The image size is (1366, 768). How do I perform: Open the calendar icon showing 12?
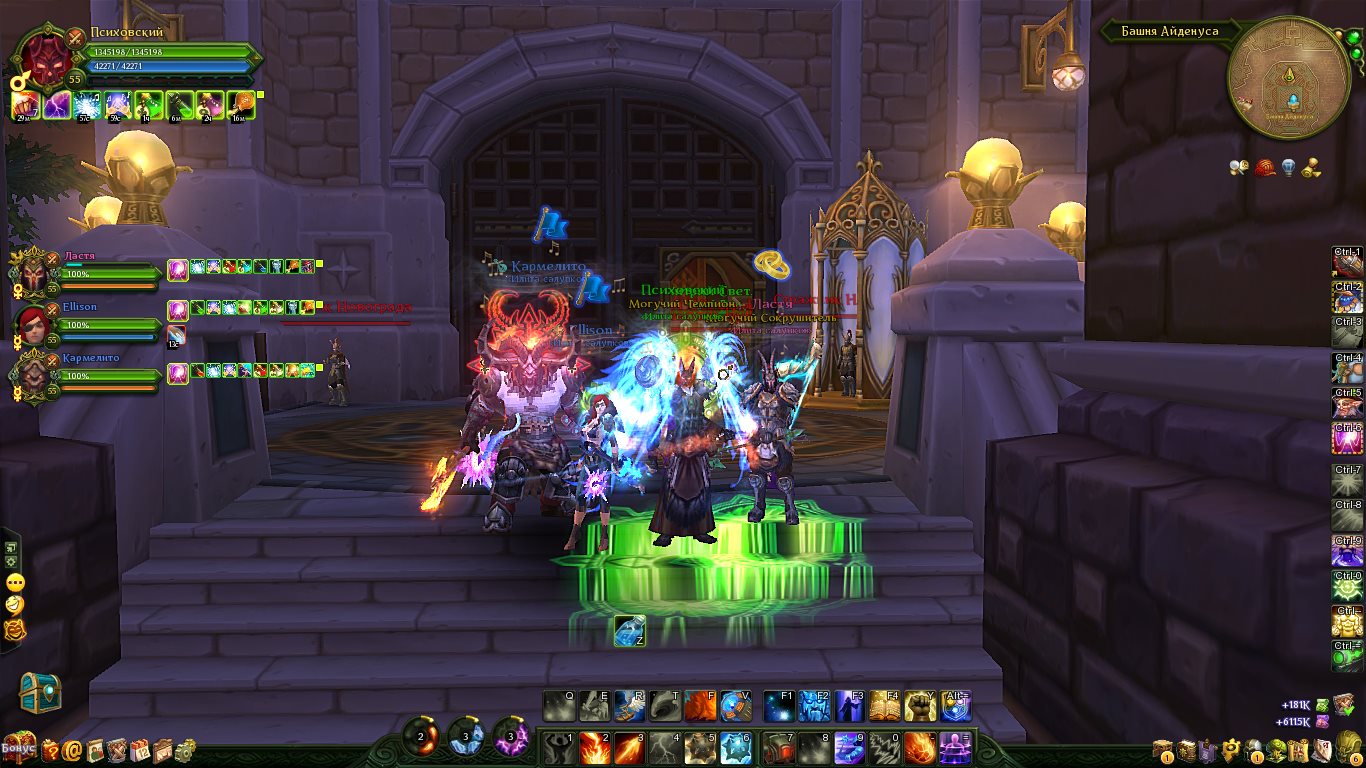(140, 749)
